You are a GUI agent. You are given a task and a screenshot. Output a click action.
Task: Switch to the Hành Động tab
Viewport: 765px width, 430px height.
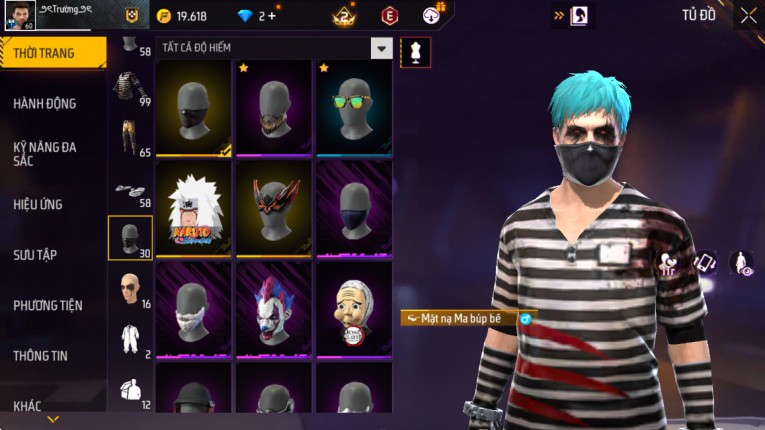pos(45,103)
